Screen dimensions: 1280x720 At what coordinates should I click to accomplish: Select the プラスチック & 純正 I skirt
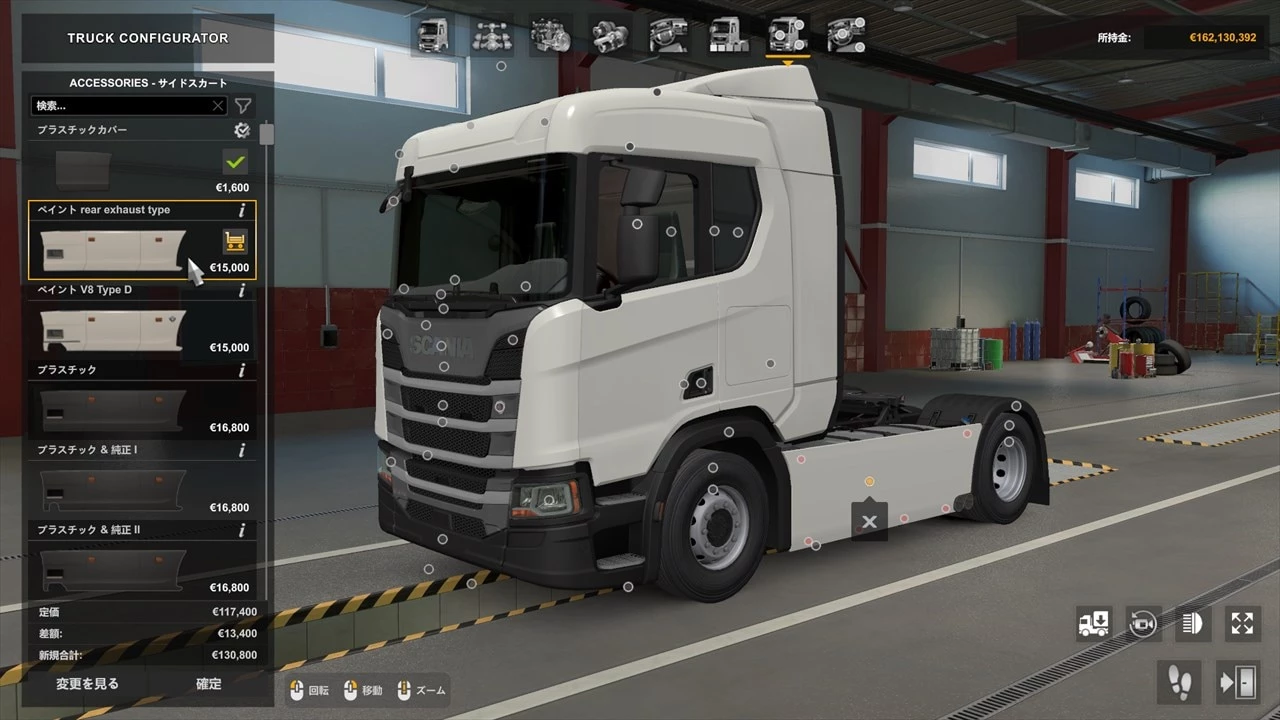click(x=112, y=490)
